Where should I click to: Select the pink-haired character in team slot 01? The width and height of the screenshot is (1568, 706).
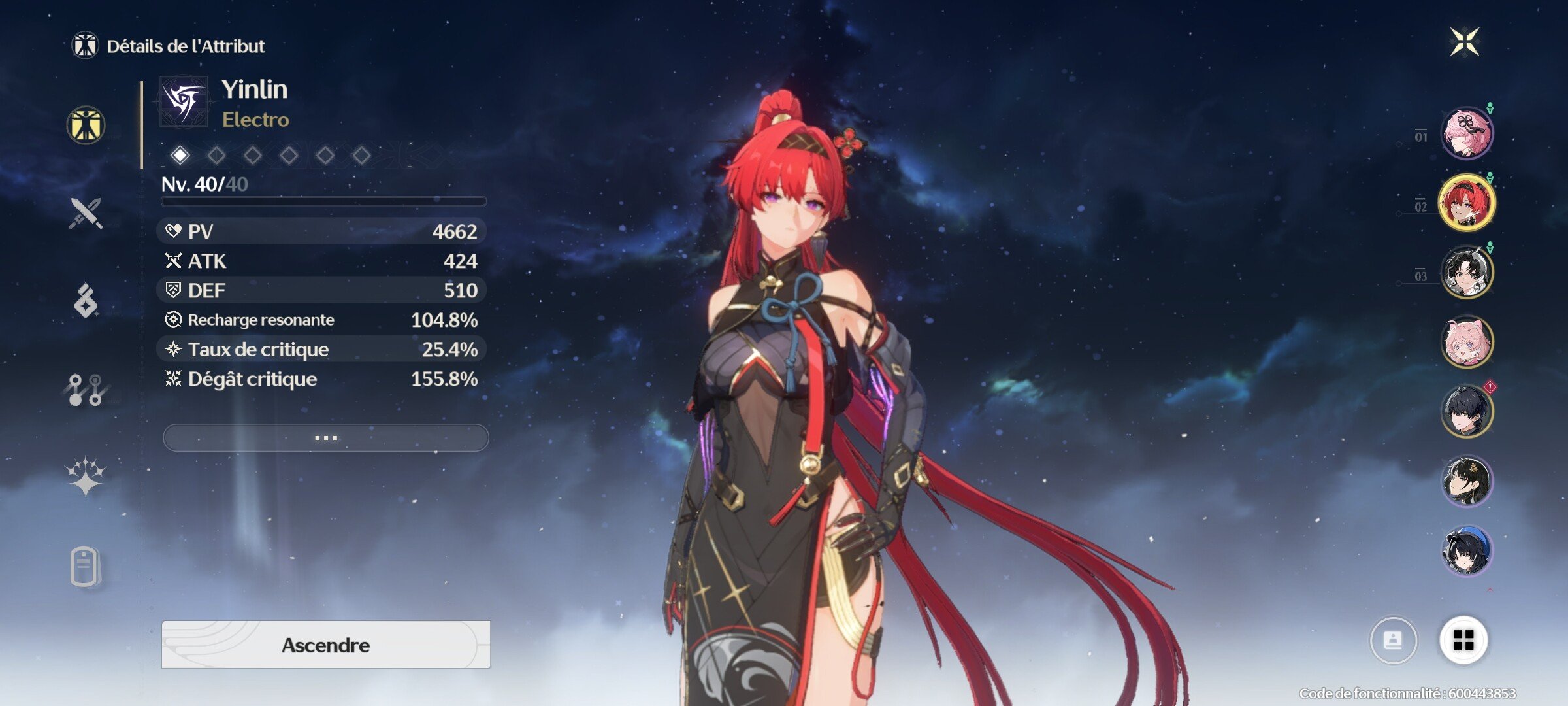1467,133
